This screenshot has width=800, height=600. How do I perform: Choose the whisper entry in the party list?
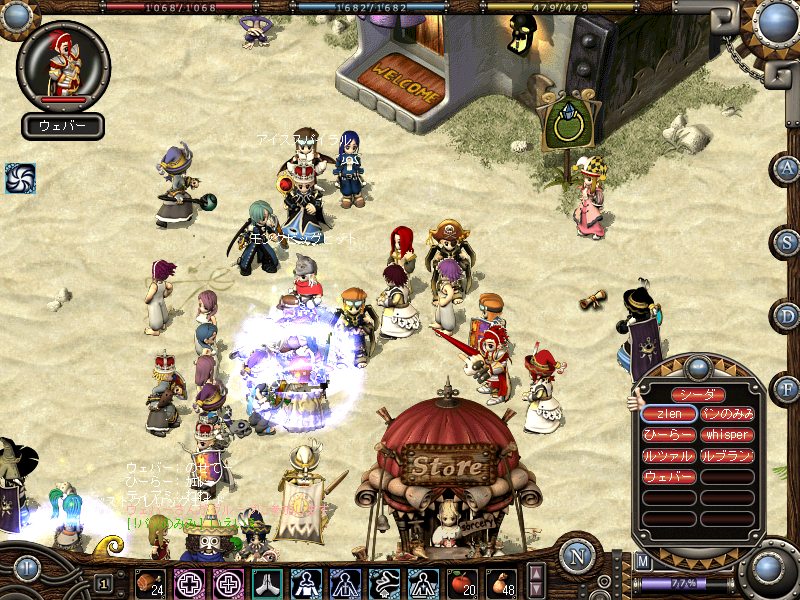pos(727,435)
